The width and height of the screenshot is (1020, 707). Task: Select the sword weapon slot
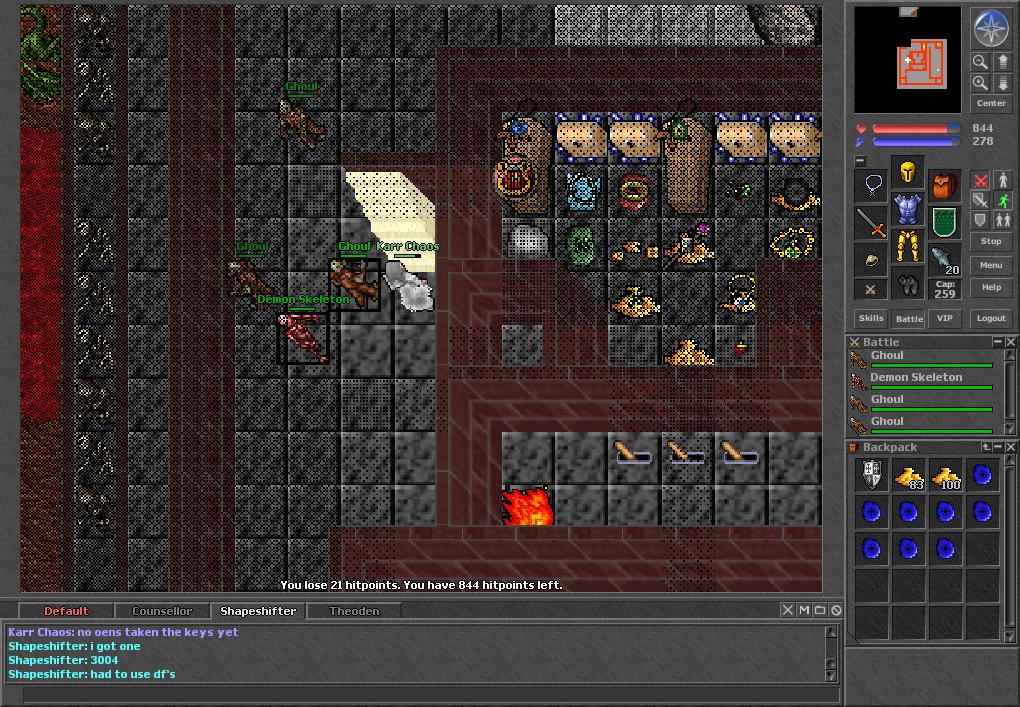coord(871,223)
